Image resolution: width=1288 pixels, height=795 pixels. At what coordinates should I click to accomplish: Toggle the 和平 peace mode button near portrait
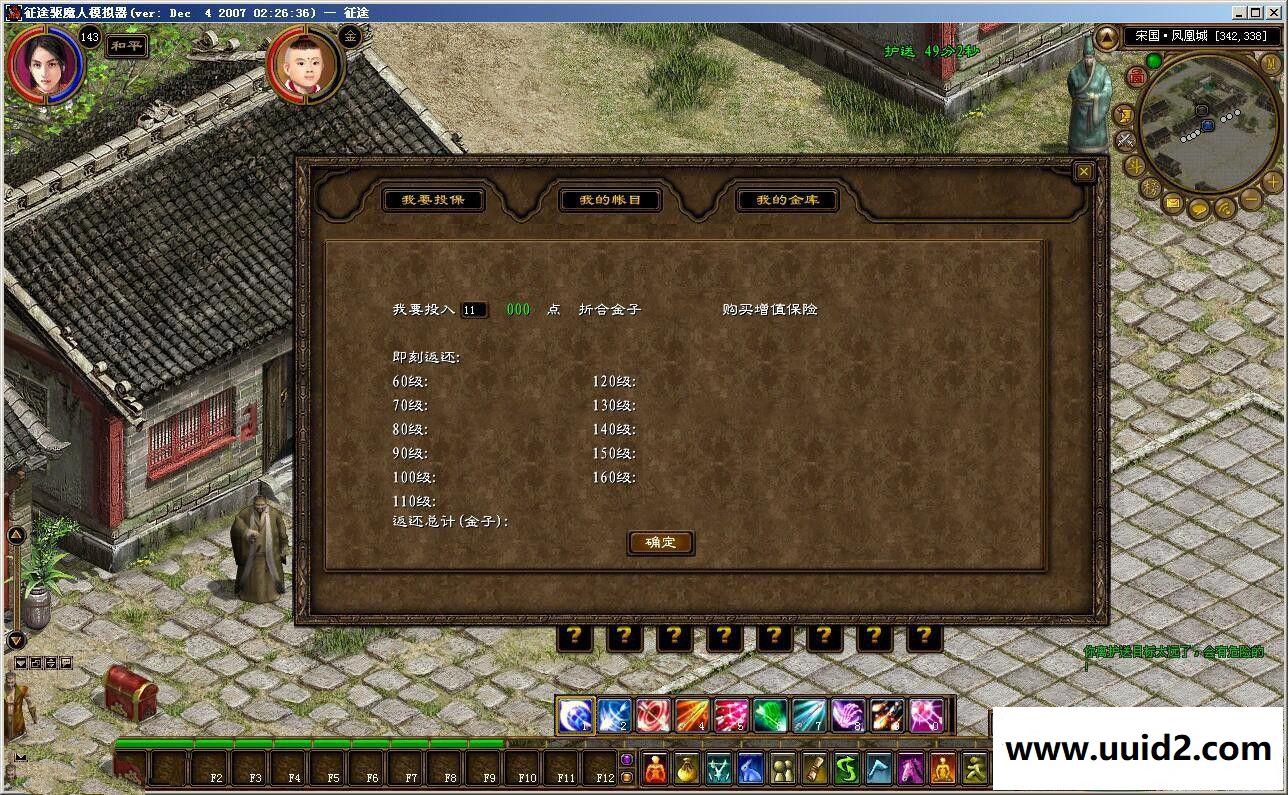[125, 45]
